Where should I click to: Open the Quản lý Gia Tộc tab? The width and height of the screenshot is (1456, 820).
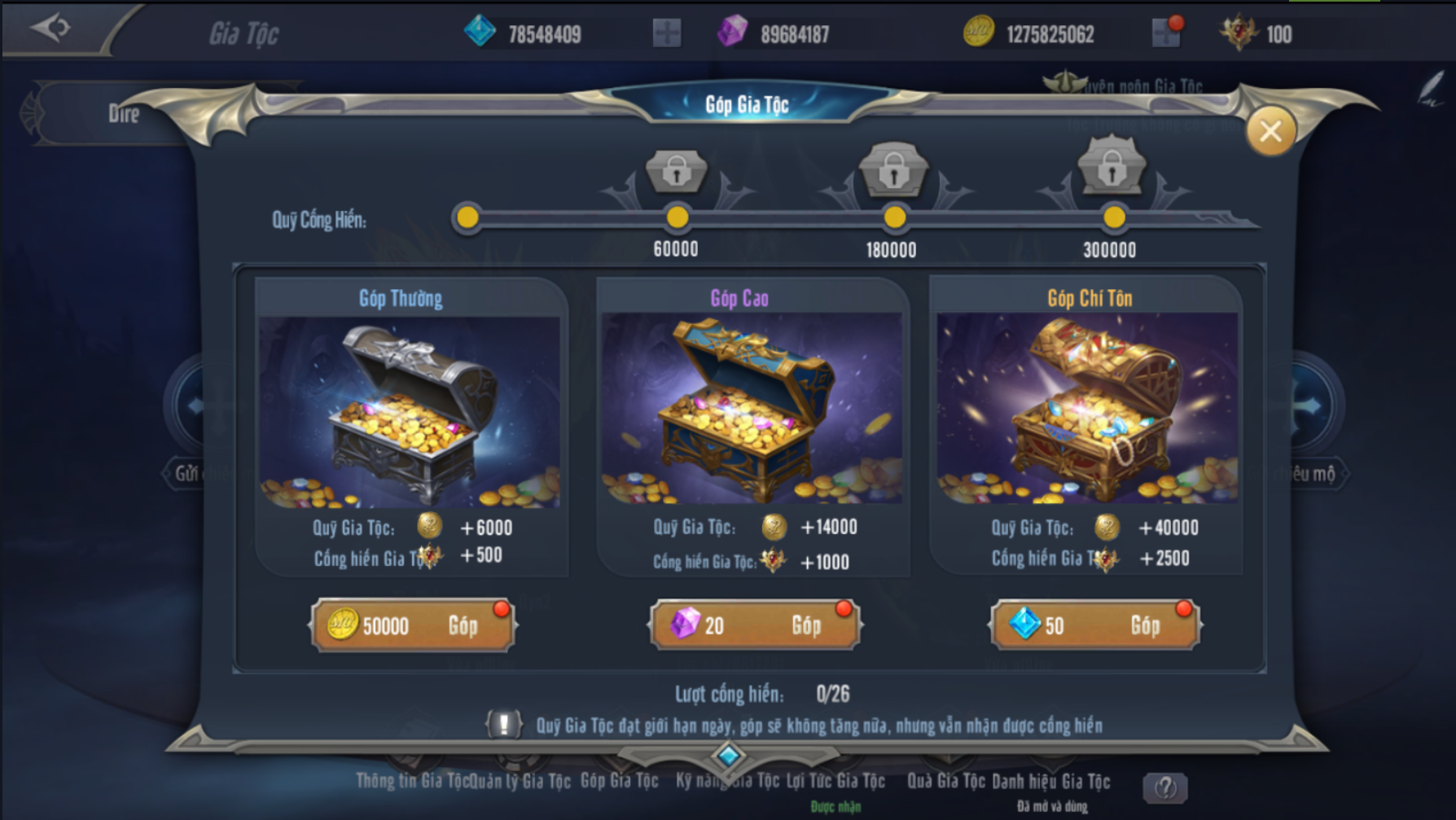pos(521,782)
